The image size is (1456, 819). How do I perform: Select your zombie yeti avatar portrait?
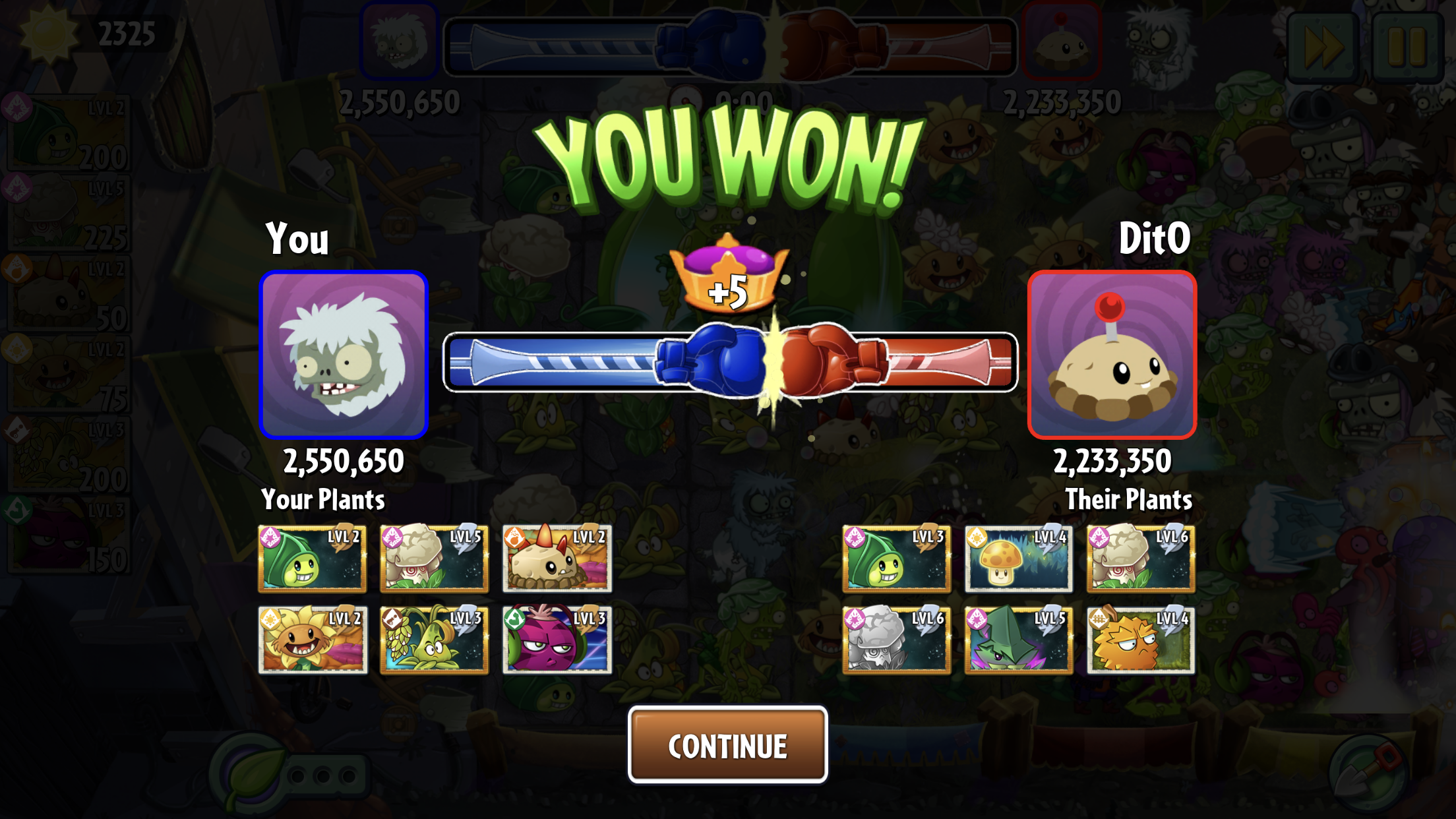pyautogui.click(x=344, y=355)
